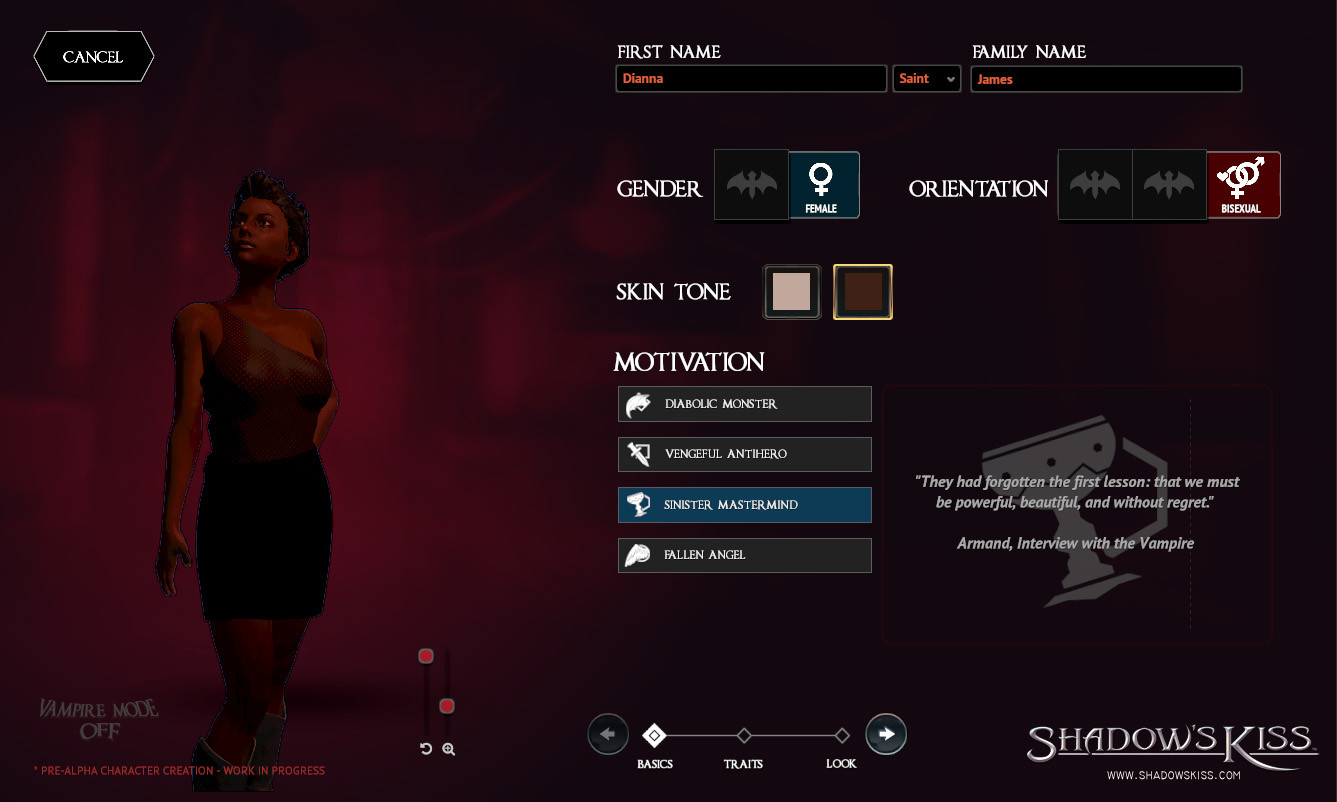This screenshot has width=1337, height=802.
Task: Open the Saint title dropdown
Action: click(x=926, y=78)
